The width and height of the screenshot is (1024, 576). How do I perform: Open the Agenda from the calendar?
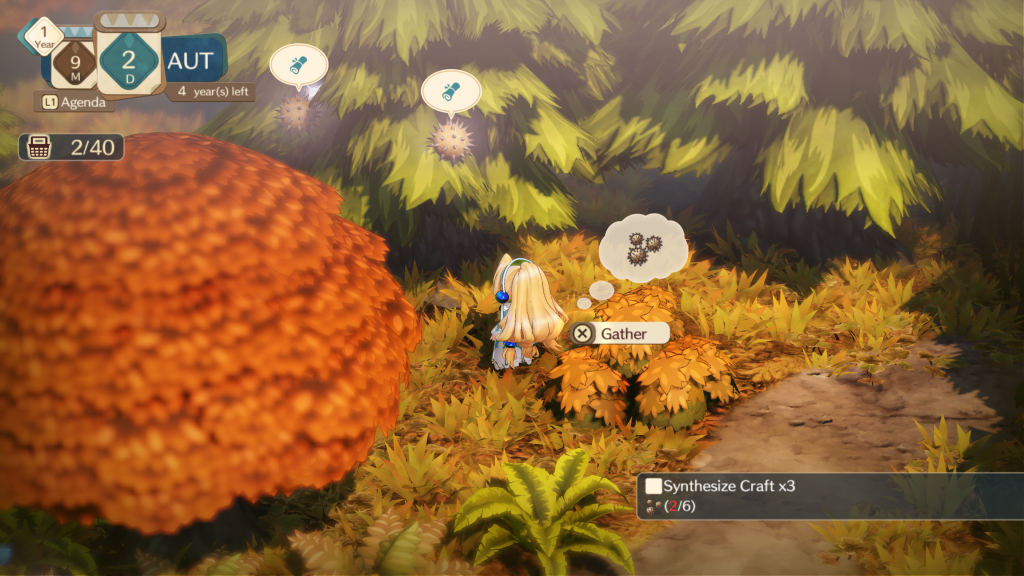click(75, 101)
